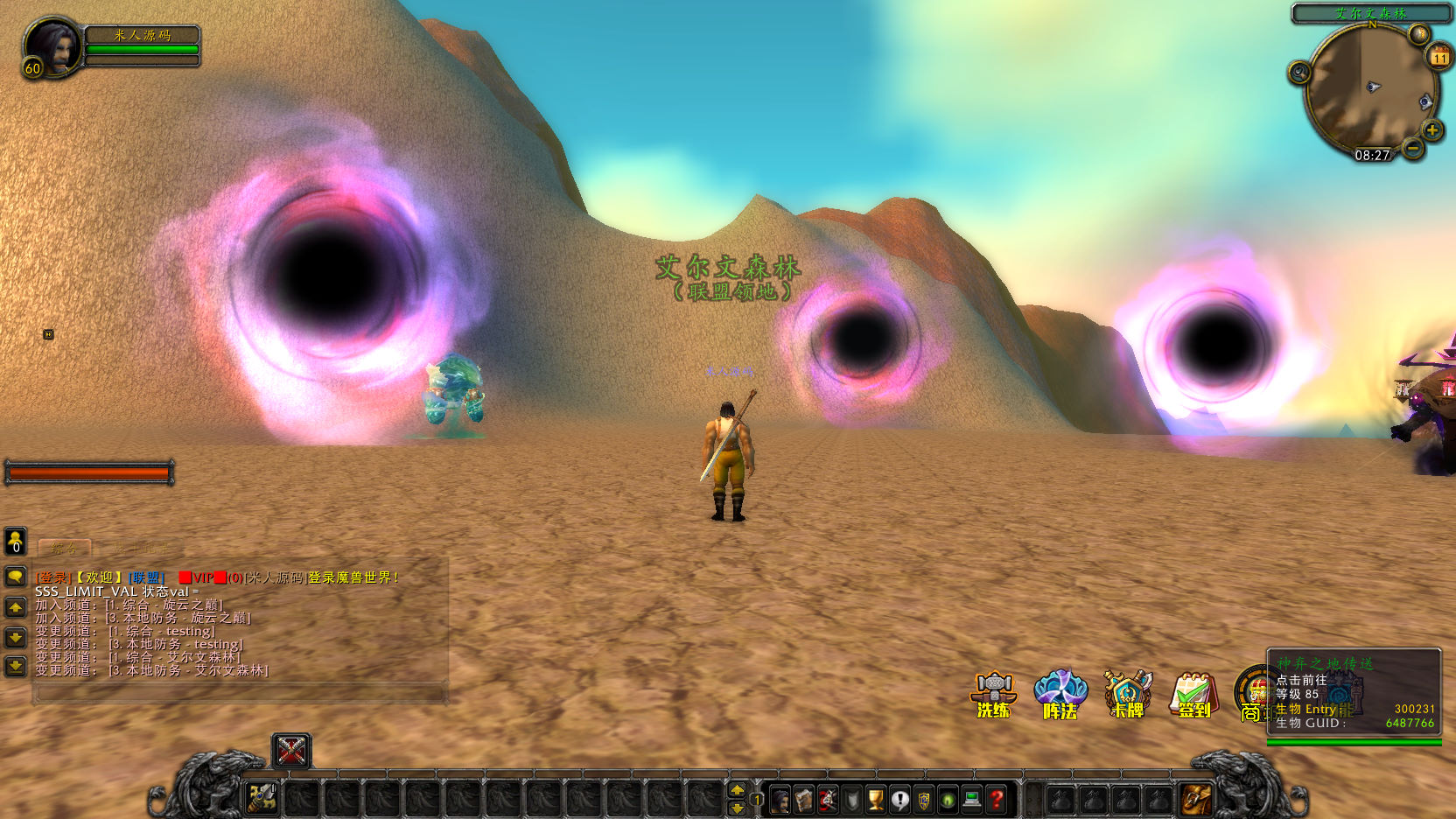Open the help red question mark
Image resolution: width=1456 pixels, height=819 pixels.
click(x=996, y=799)
